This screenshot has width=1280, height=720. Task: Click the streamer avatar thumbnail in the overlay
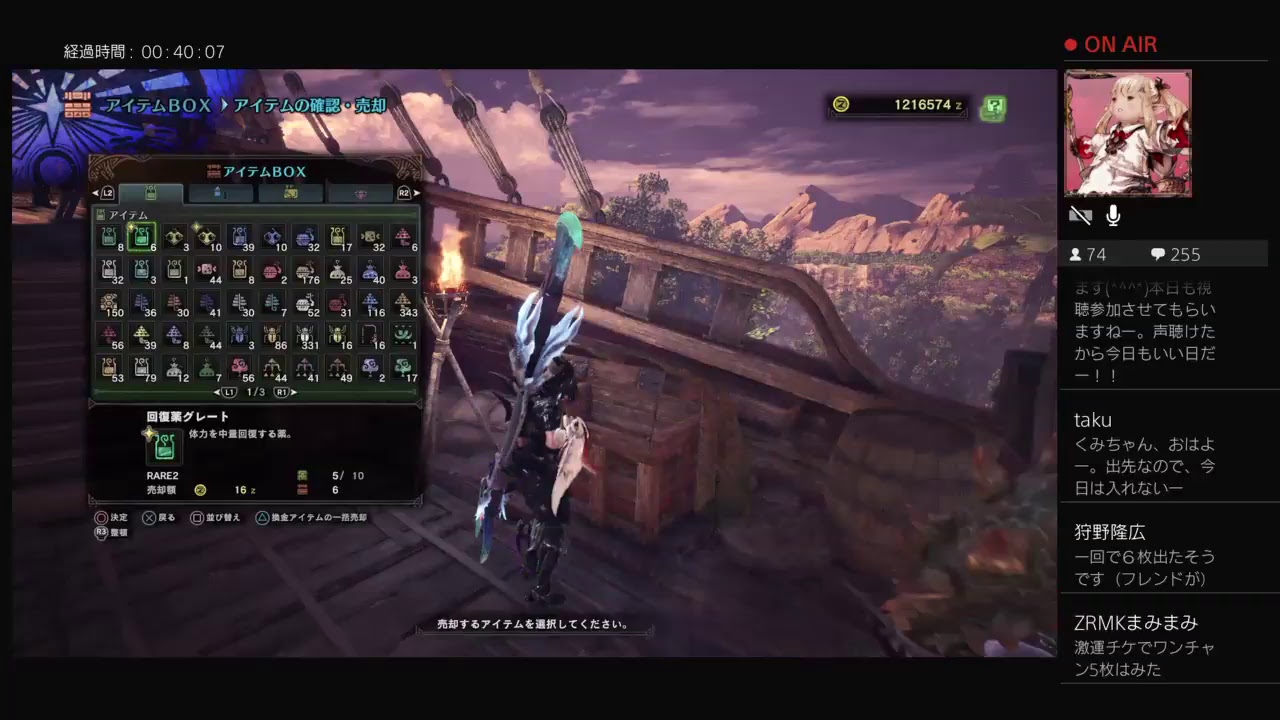1128,133
